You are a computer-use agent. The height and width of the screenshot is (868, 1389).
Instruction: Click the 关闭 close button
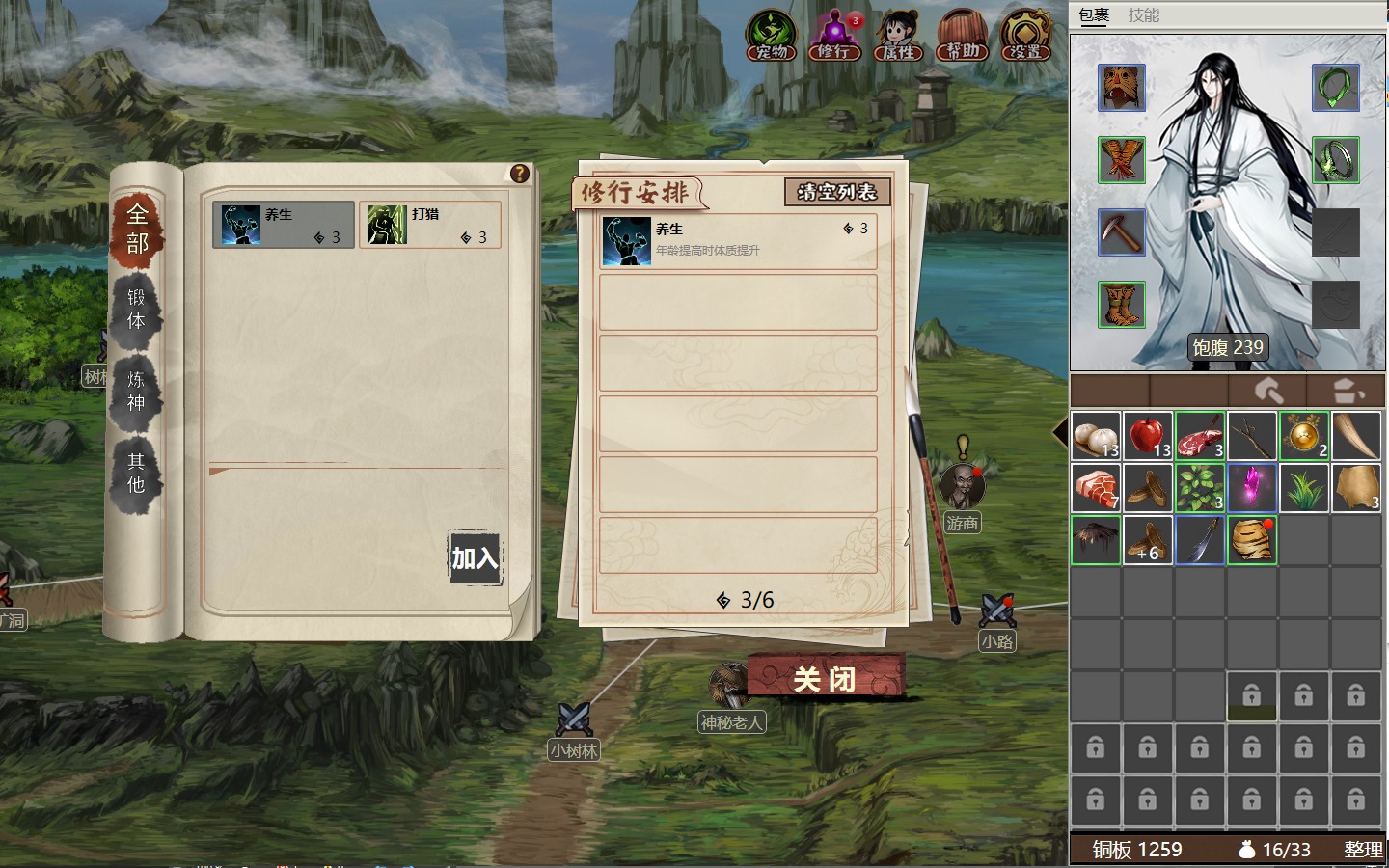[x=825, y=680]
